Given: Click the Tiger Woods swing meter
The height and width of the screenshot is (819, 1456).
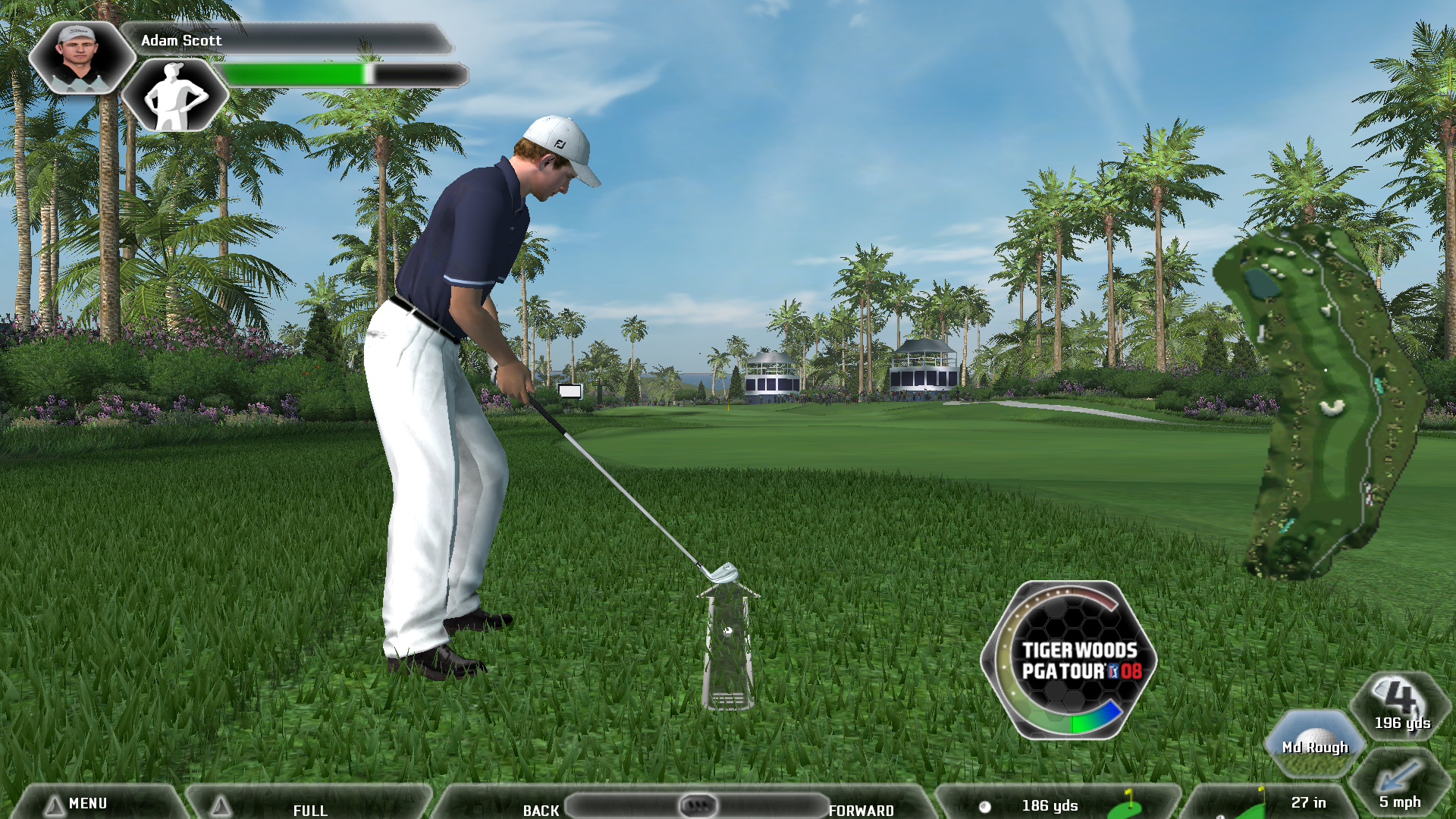Looking at the screenshot, I should click(x=1068, y=660).
